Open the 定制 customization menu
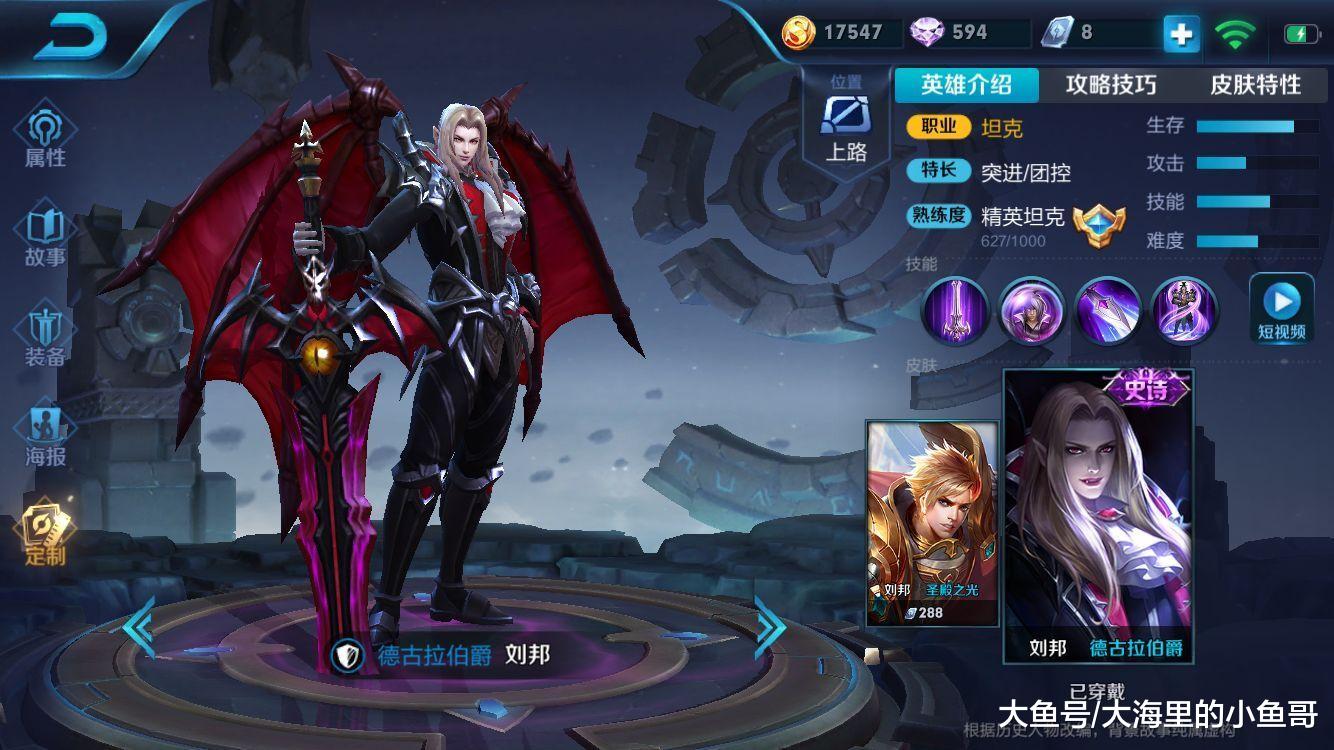This screenshot has height=750, width=1334. tap(45, 535)
